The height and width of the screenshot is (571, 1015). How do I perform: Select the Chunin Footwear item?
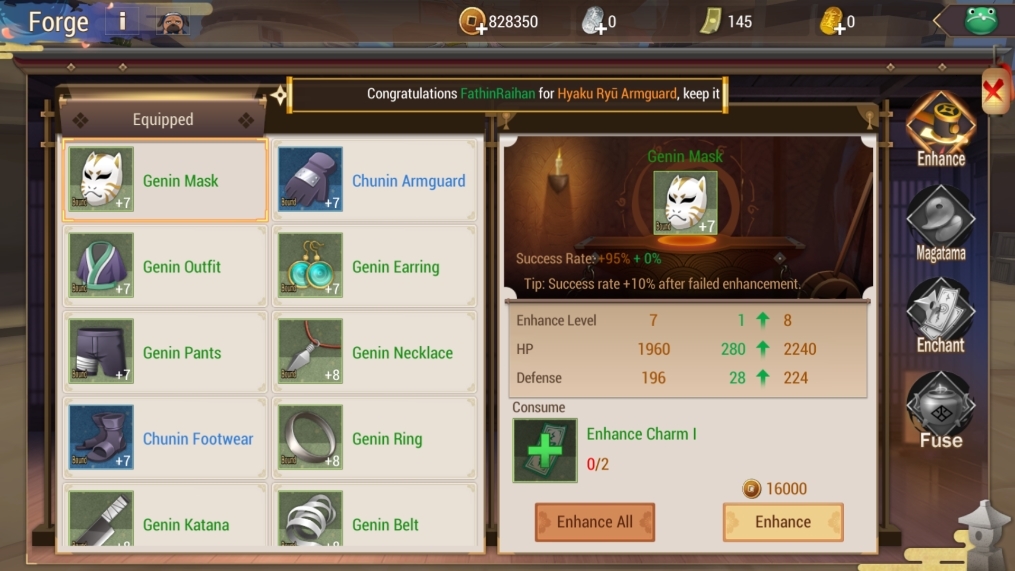pyautogui.click(x=165, y=438)
